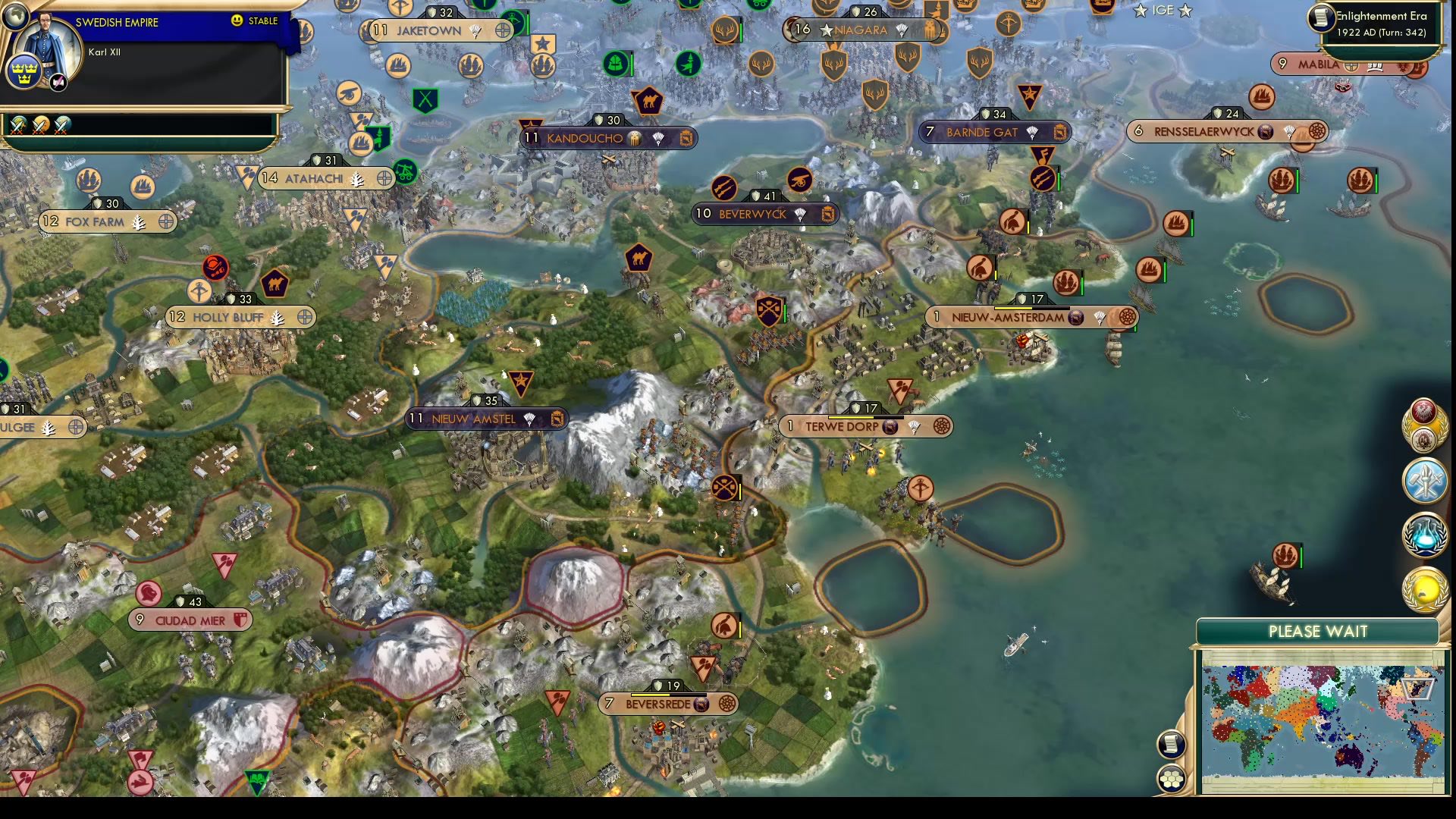Toggle the strategic view globe button
This screenshot has height=819, width=1456.
coord(17,17)
